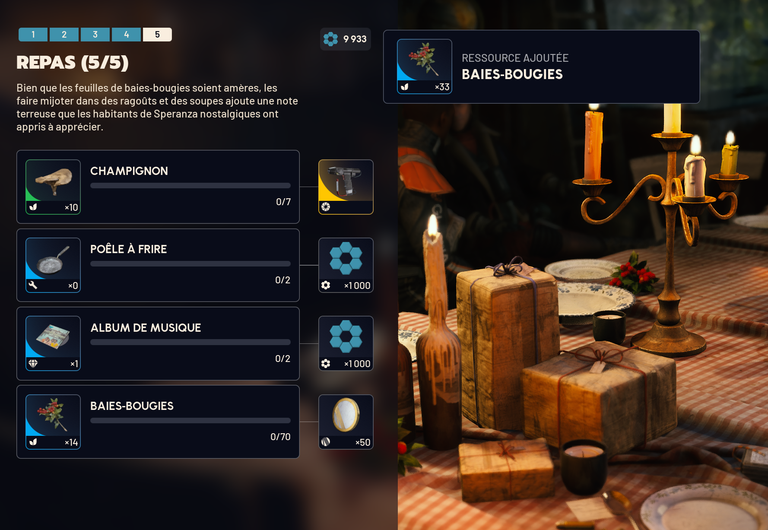Viewport: 768px width, 530px height.
Task: Inspect the ×50 egg reward icon
Action: [x=346, y=421]
